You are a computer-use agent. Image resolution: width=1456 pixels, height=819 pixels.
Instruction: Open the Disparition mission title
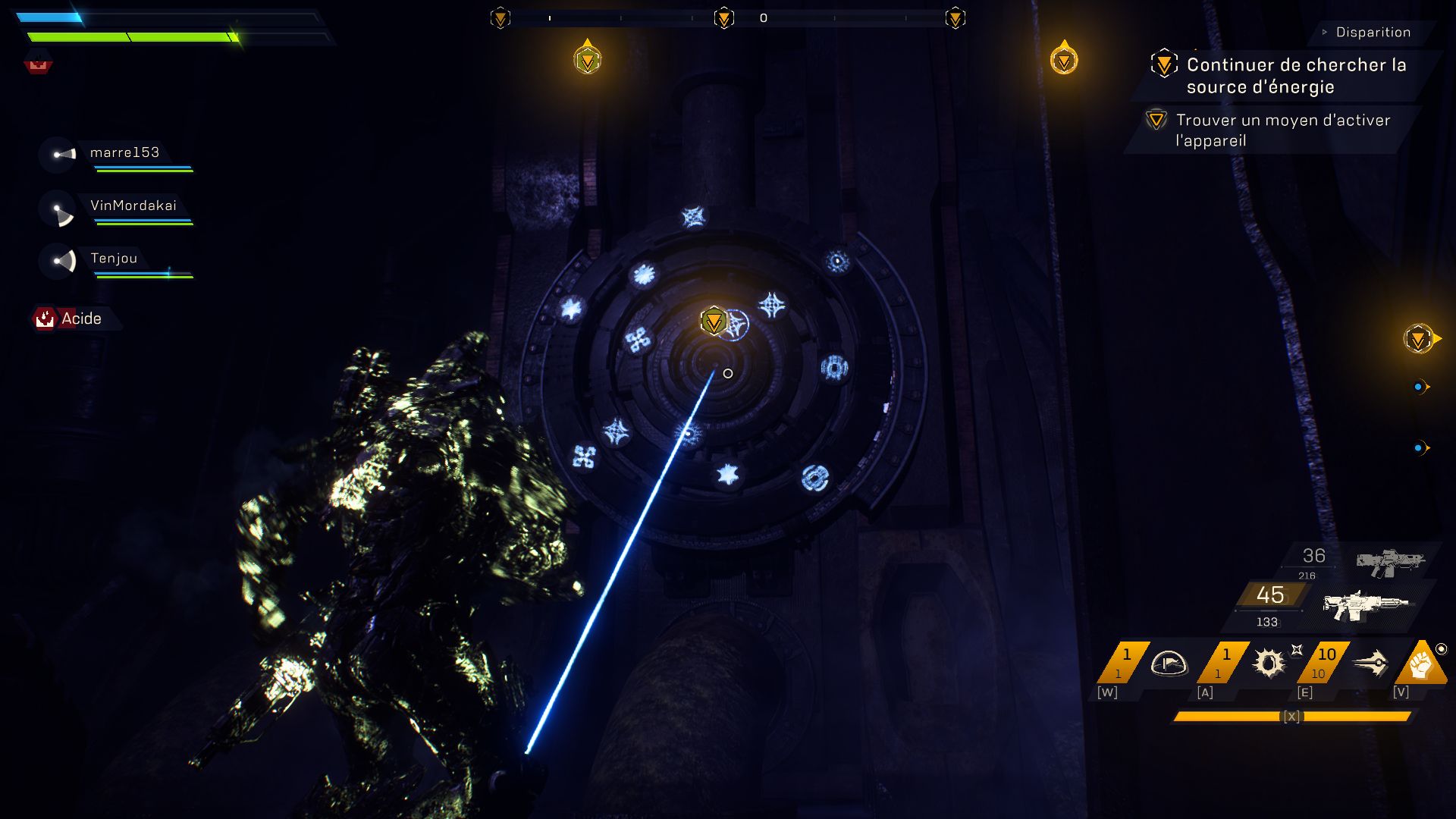1373,33
